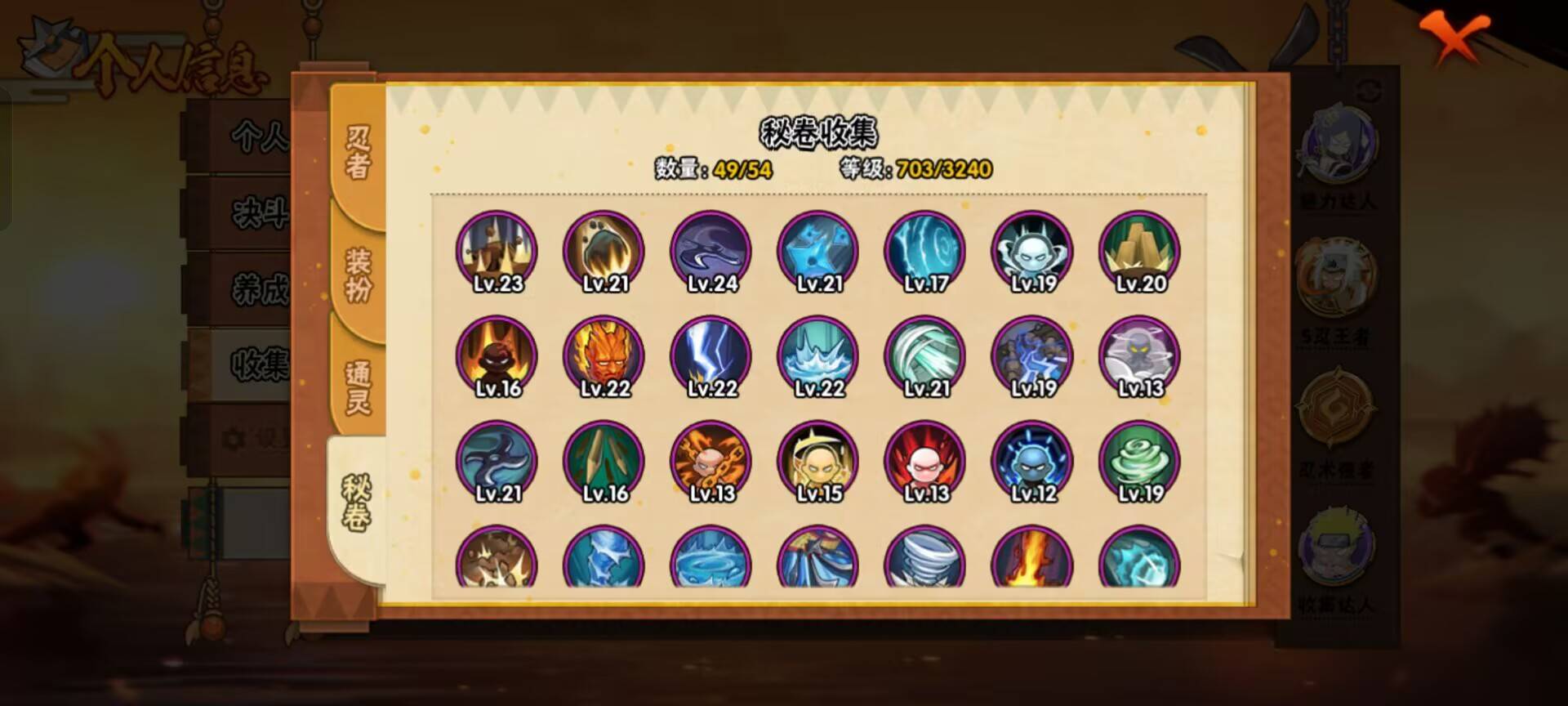Viewport: 1568px width, 706px height.
Task: Select the Lv.24 whale scroll icon
Action: (709, 252)
